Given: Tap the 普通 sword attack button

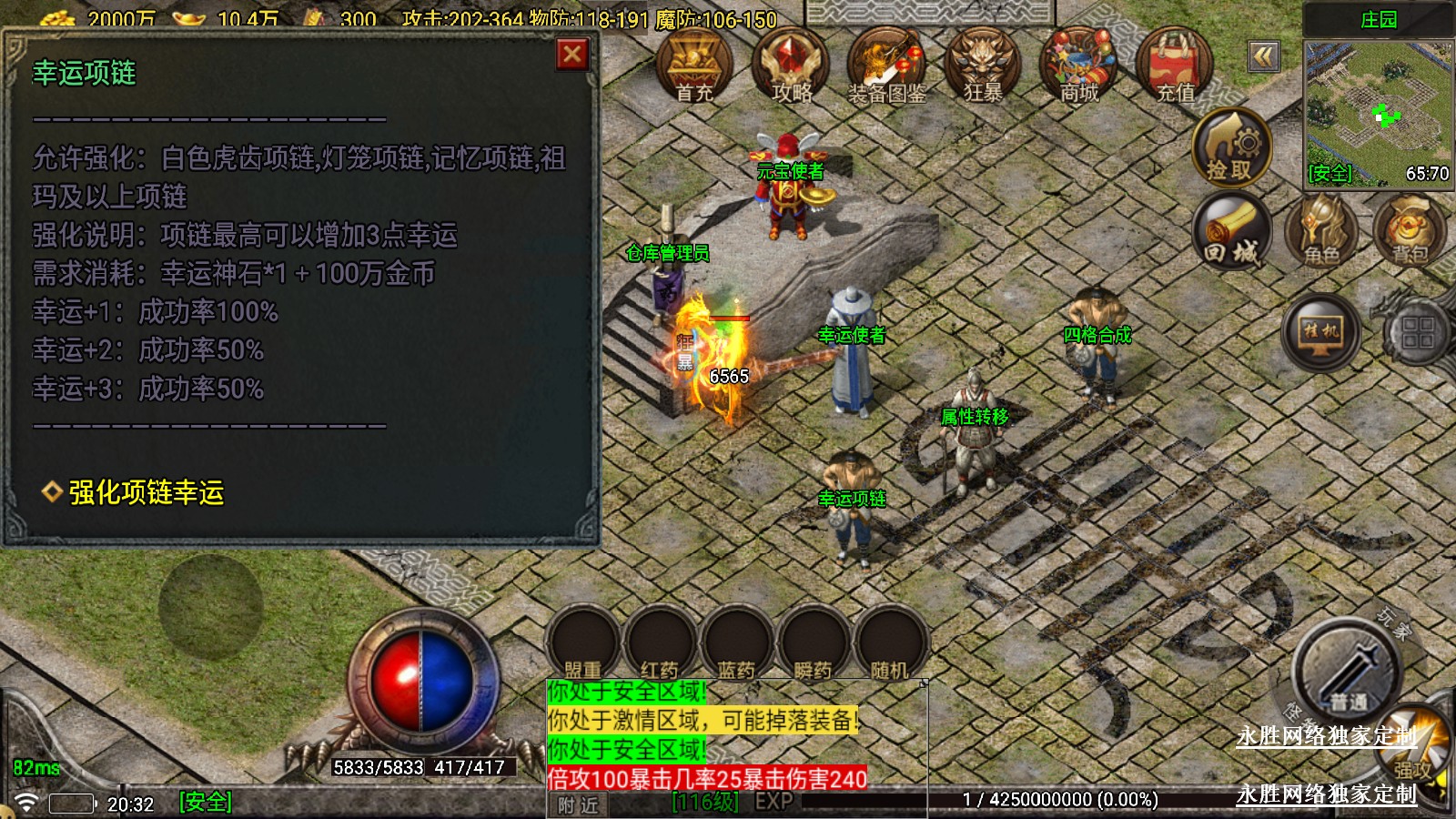Looking at the screenshot, I should click(1347, 673).
